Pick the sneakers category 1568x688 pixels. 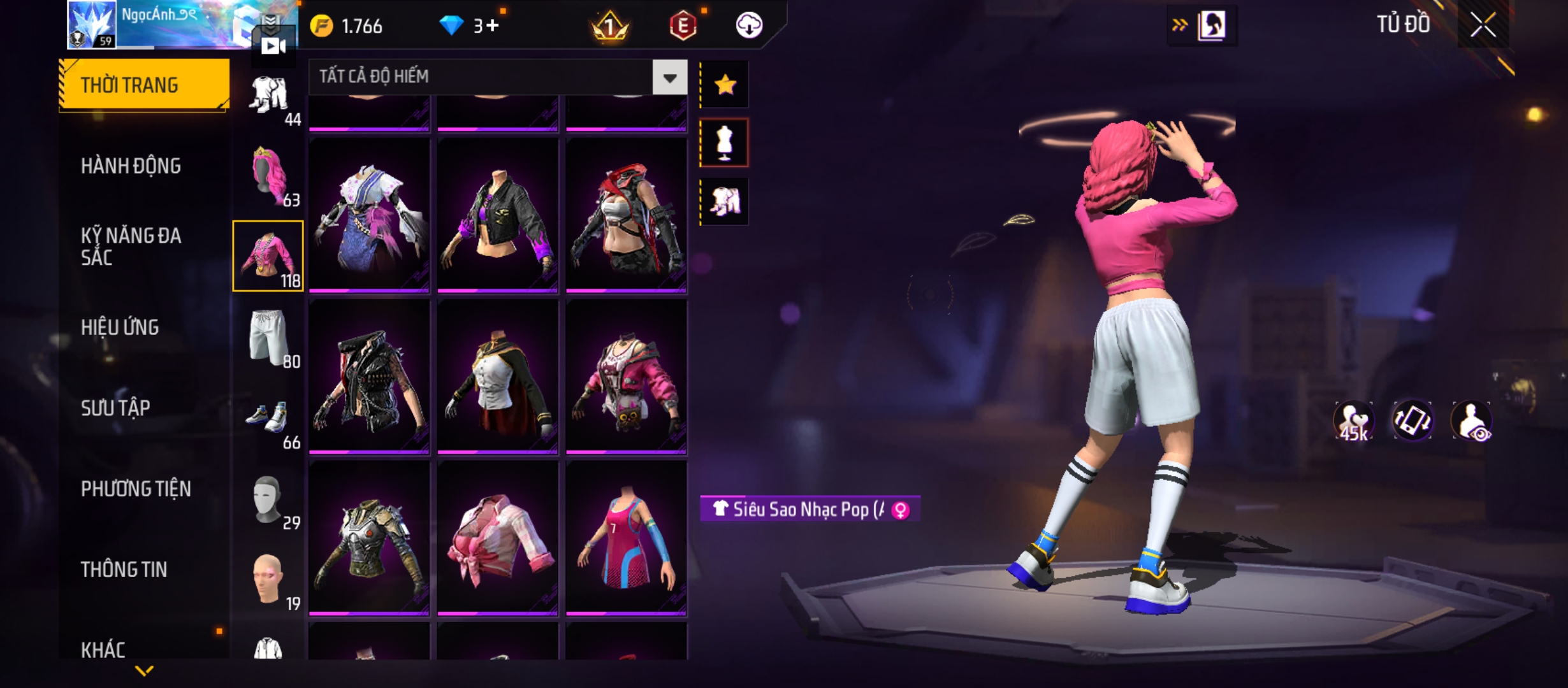coord(268,418)
